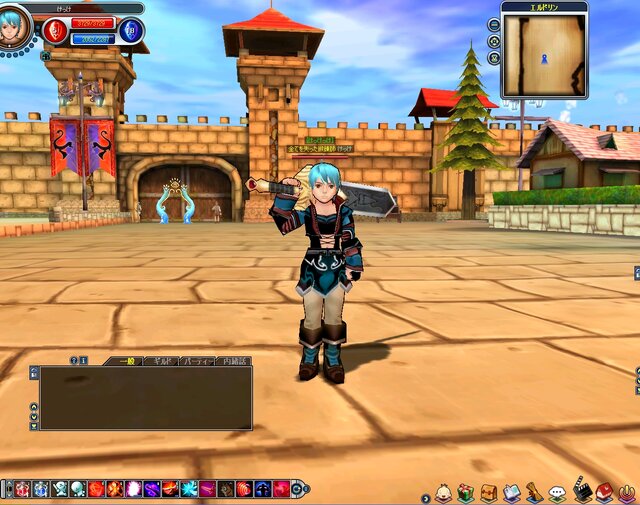640x505 pixels.
Task: Open the character face menu icon
Action: [443, 493]
